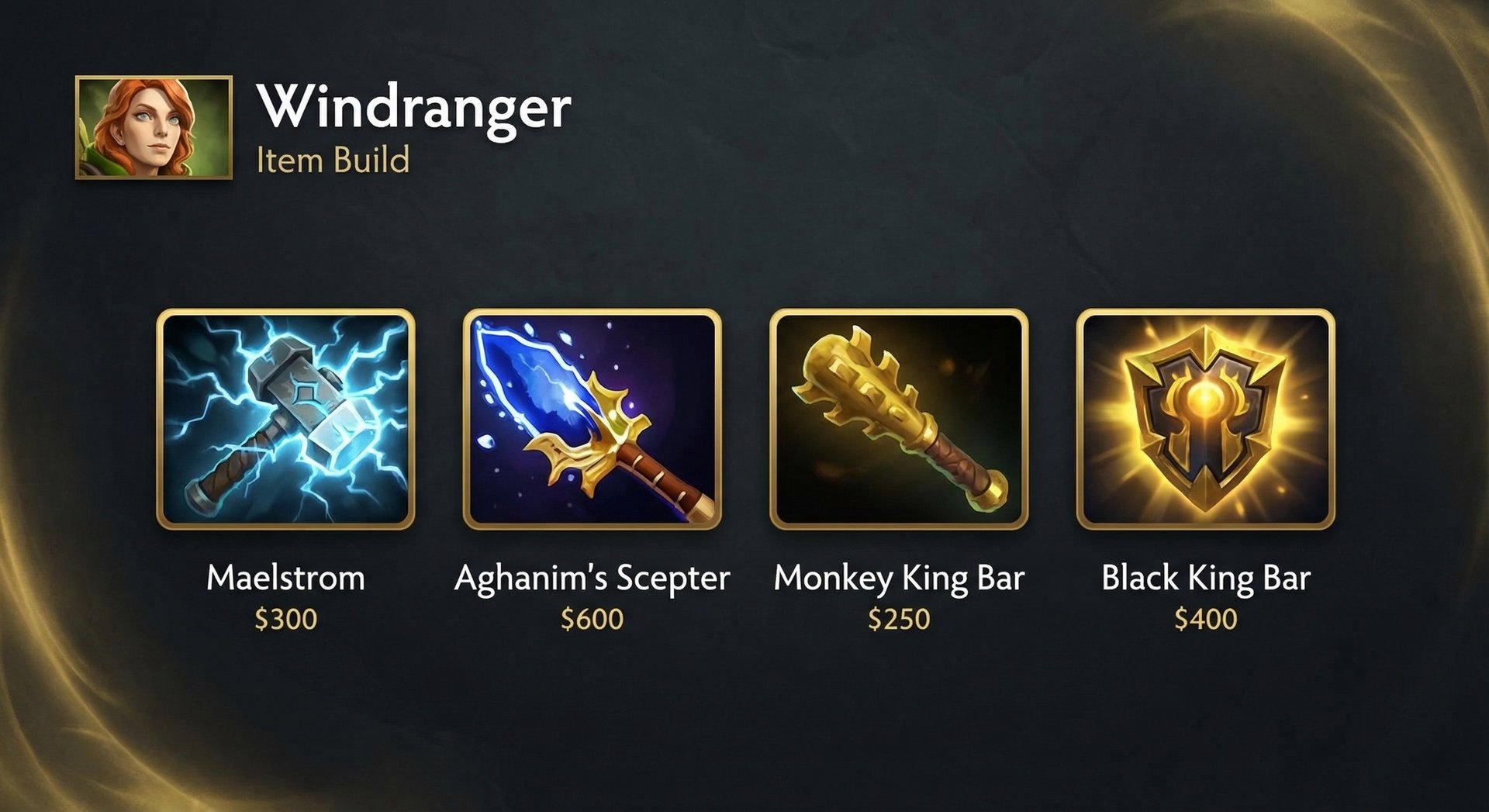Click the $300 price under Maelstrom
The height and width of the screenshot is (812, 1489).
[285, 619]
